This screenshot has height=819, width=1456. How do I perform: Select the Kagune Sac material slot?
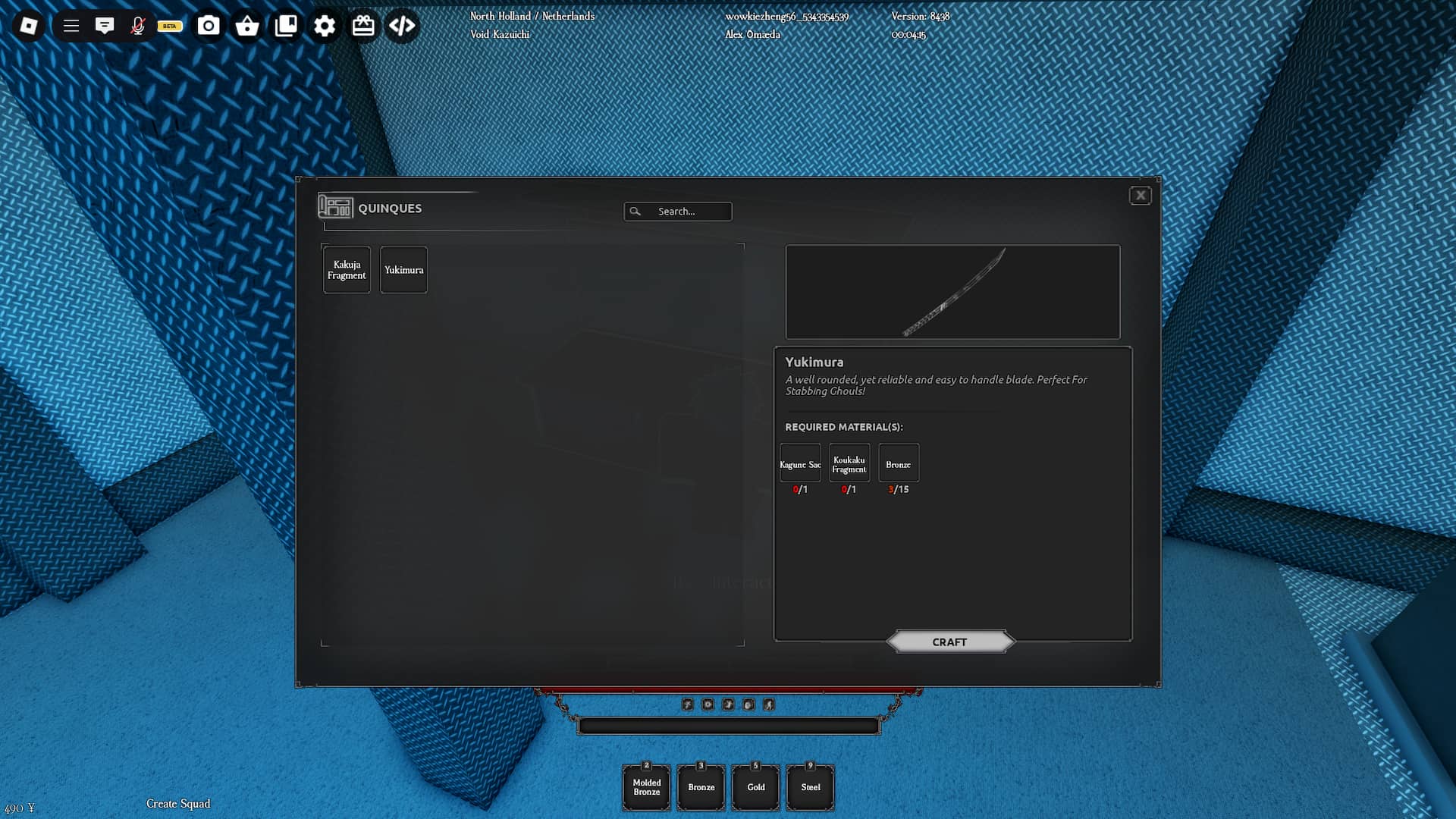click(799, 463)
